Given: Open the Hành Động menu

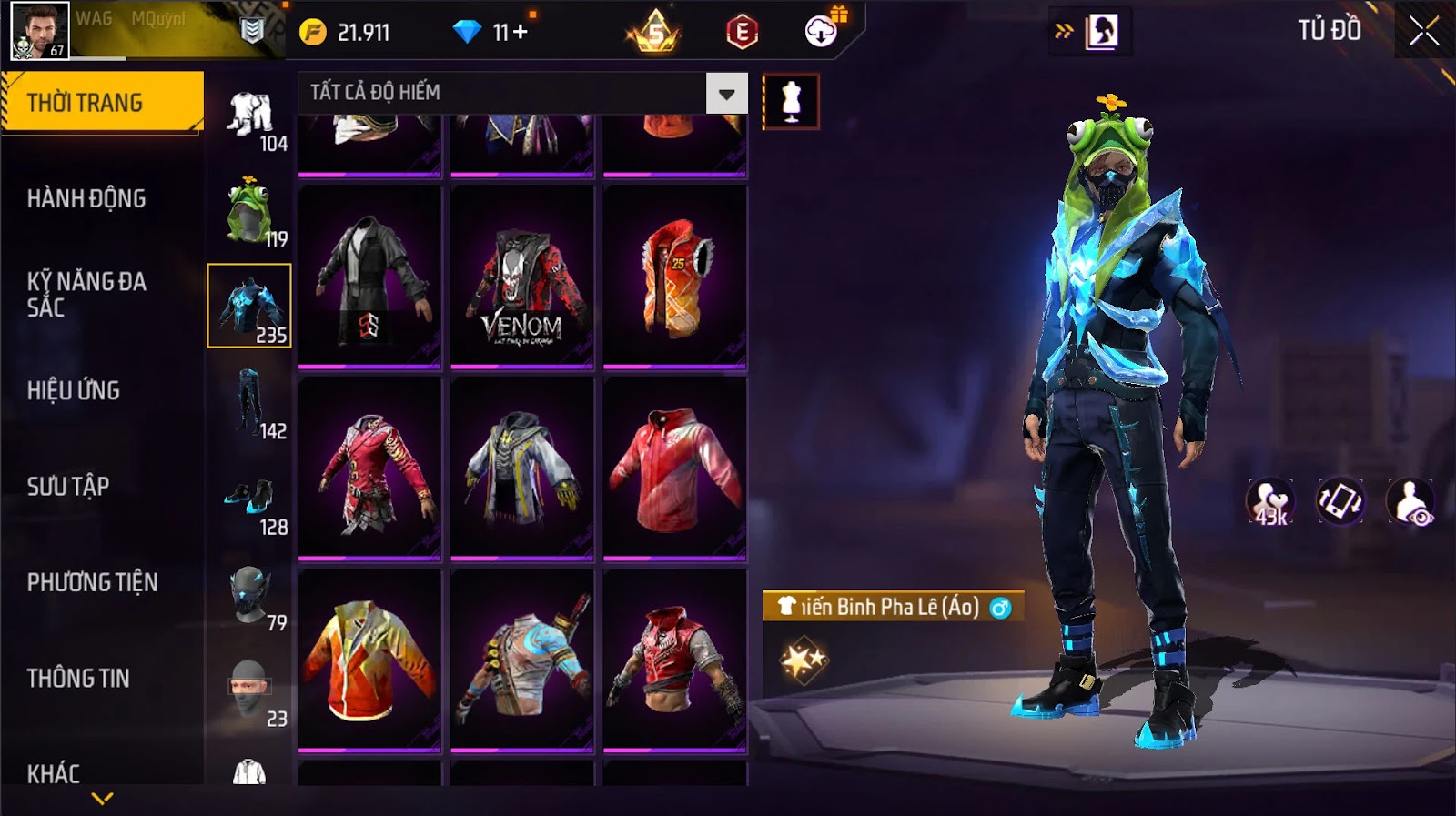Looking at the screenshot, I should click(x=86, y=198).
